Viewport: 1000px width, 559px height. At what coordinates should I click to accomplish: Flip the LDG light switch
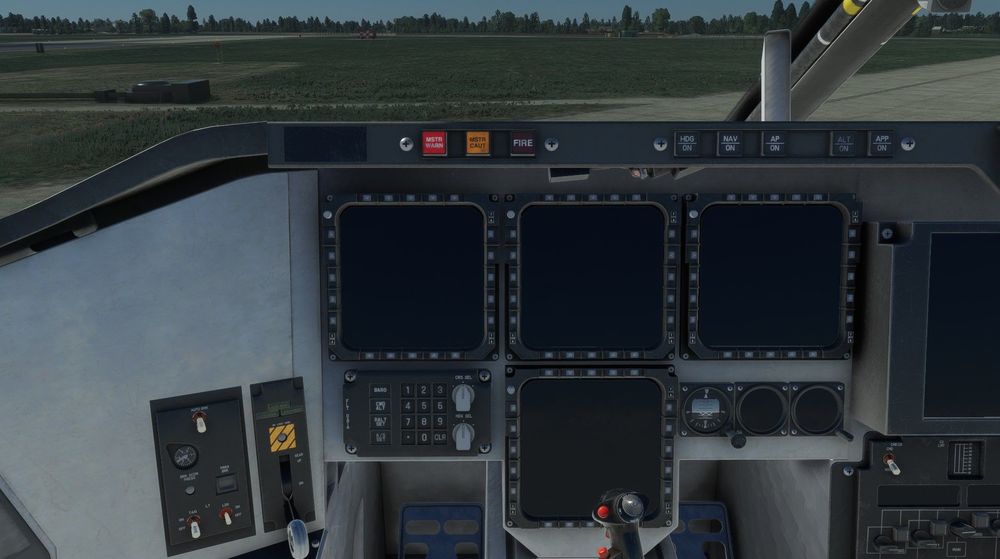click(x=227, y=515)
